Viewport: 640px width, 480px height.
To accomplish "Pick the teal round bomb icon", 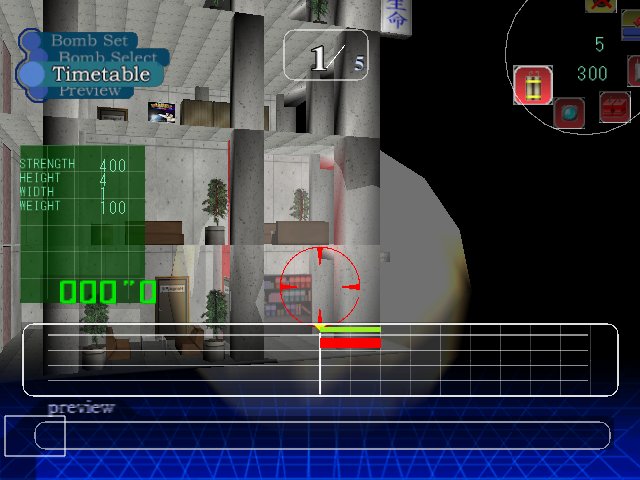I will coord(570,113).
